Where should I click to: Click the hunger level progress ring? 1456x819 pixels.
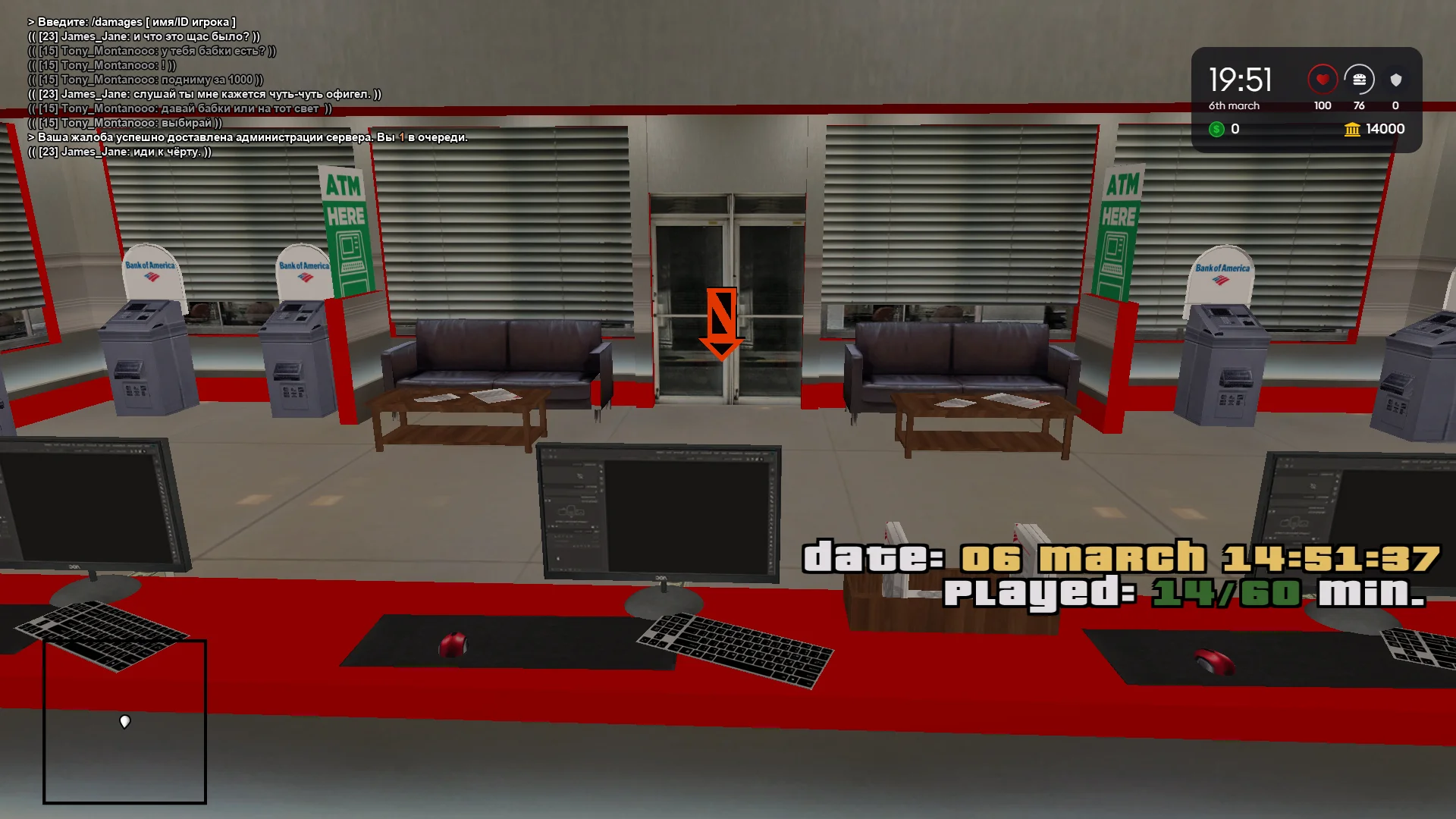1360,79
